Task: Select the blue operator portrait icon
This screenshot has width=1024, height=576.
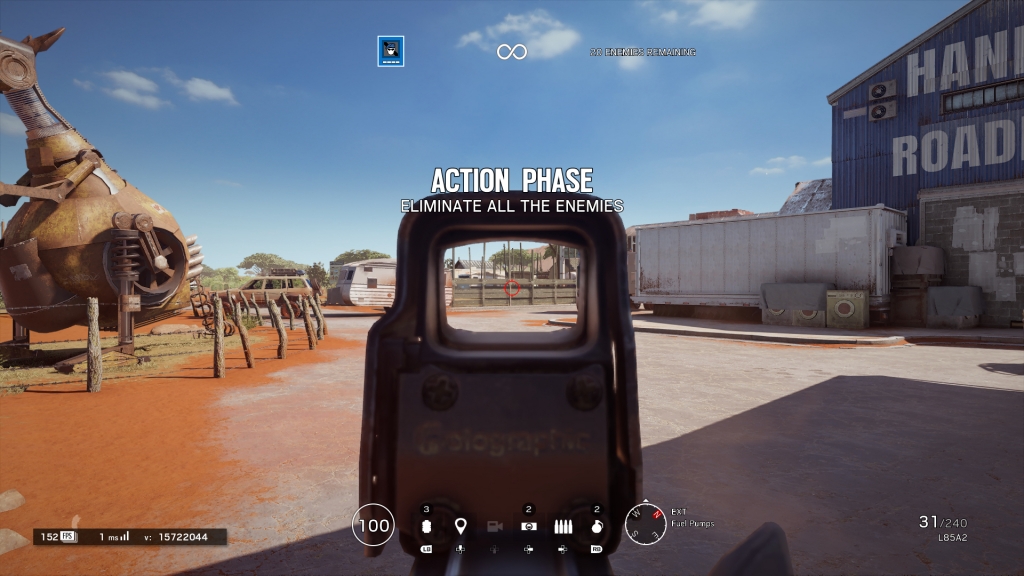Action: [391, 51]
